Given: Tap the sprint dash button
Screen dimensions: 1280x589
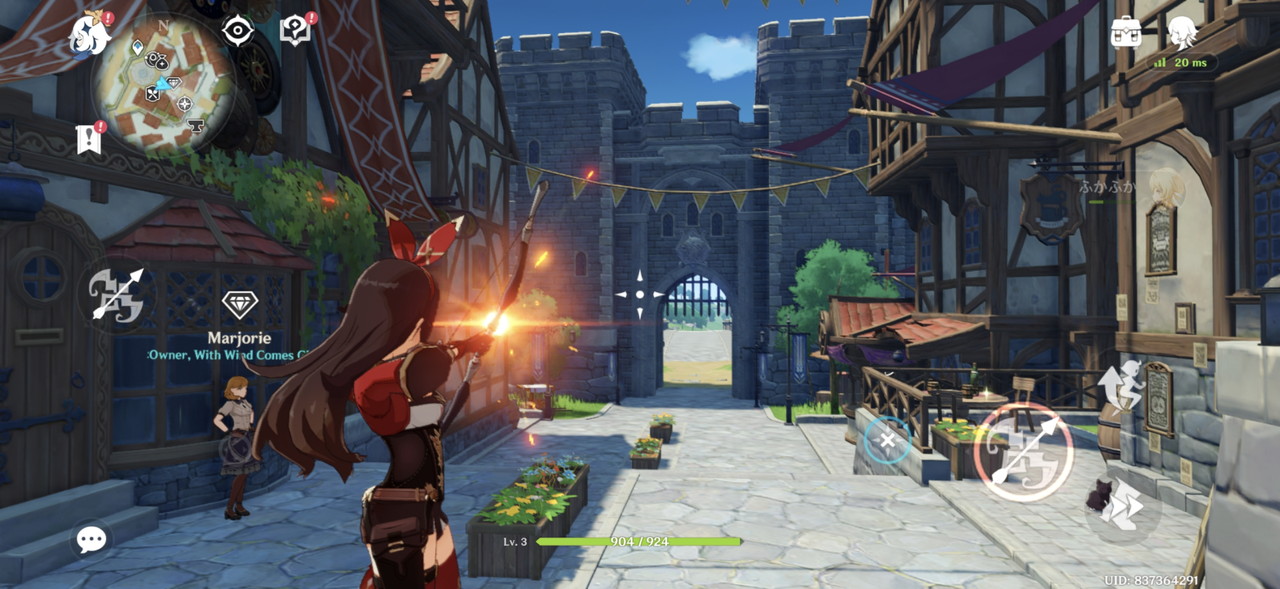Looking at the screenshot, I should pyautogui.click(x=1123, y=506).
